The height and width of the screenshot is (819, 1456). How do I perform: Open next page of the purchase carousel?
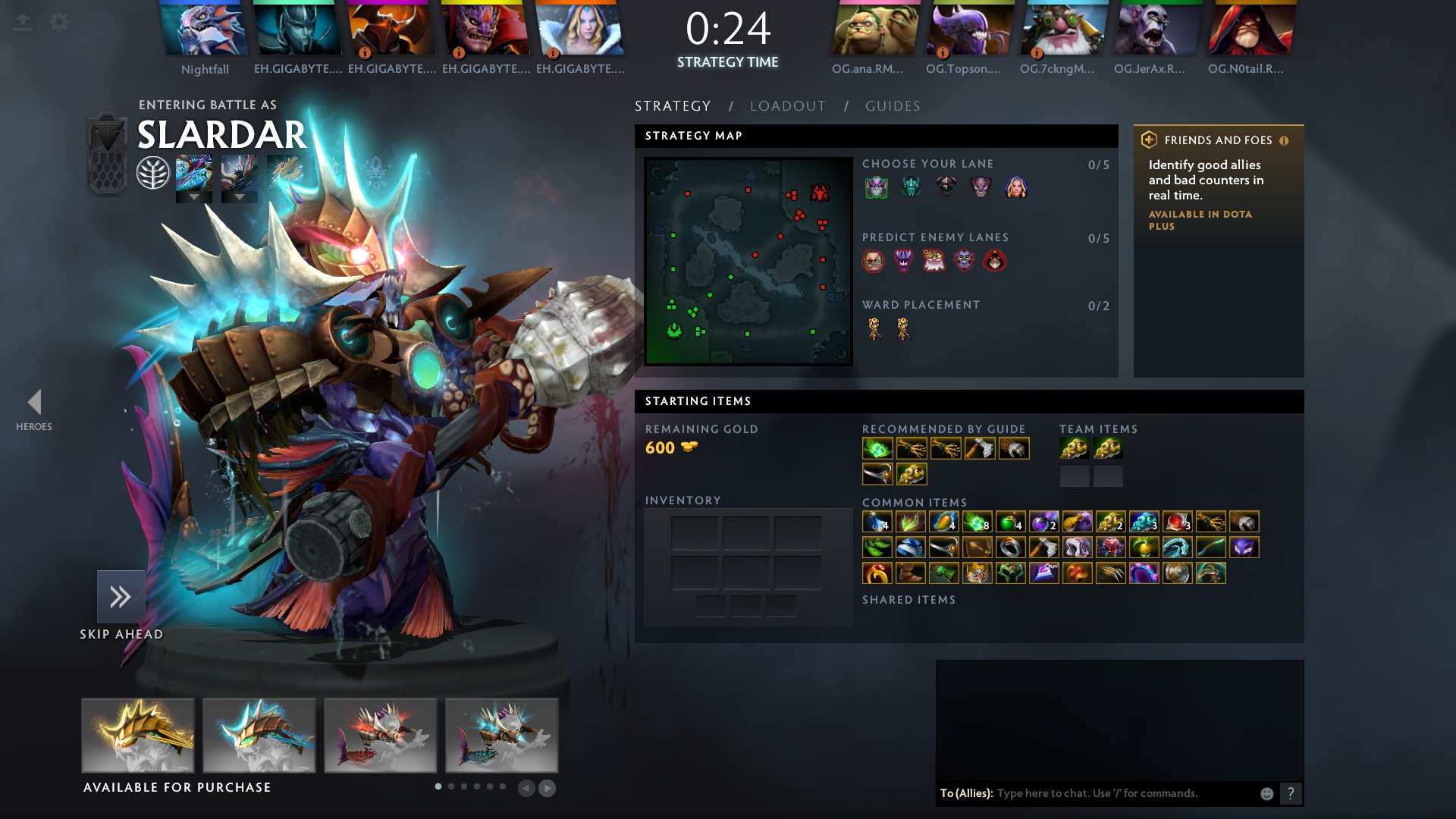[546, 789]
